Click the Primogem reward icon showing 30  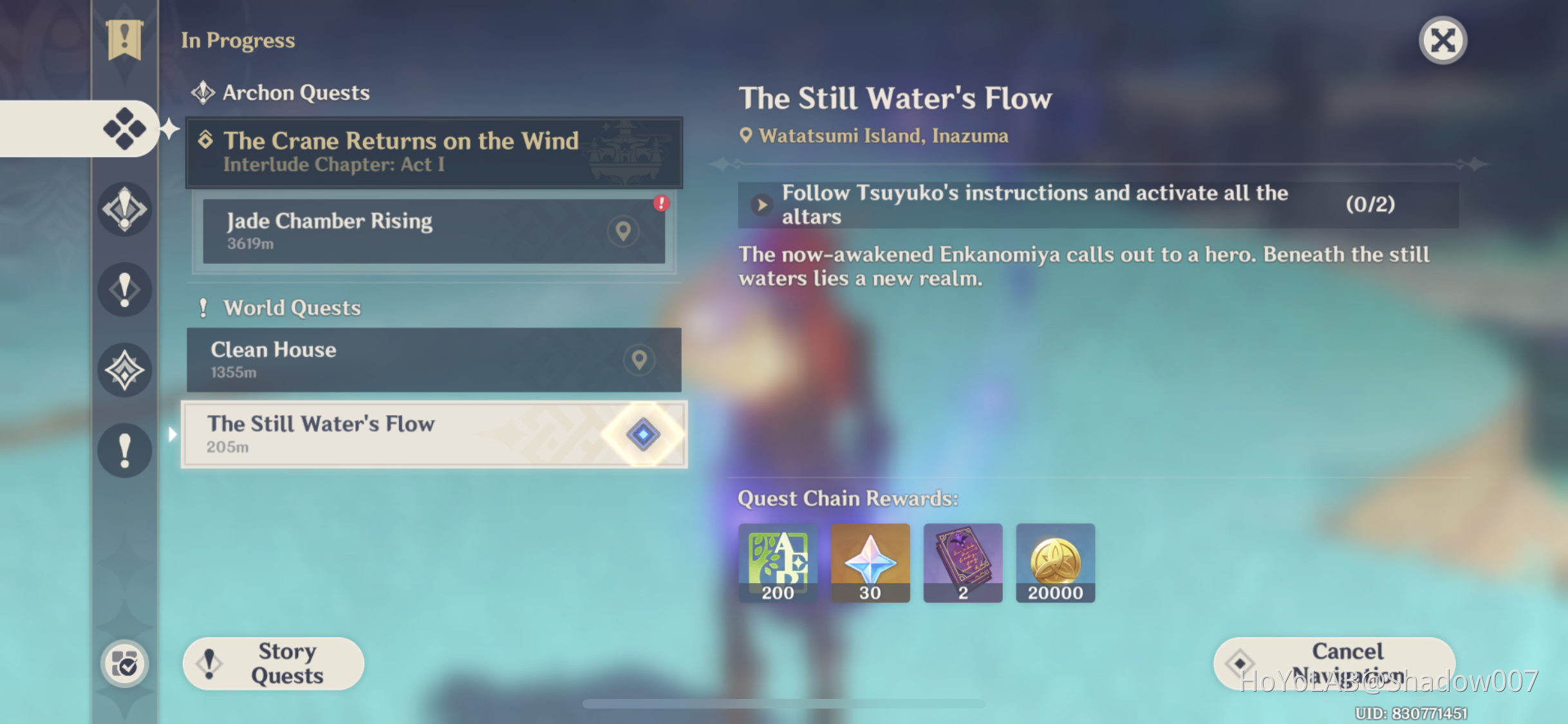coord(870,563)
